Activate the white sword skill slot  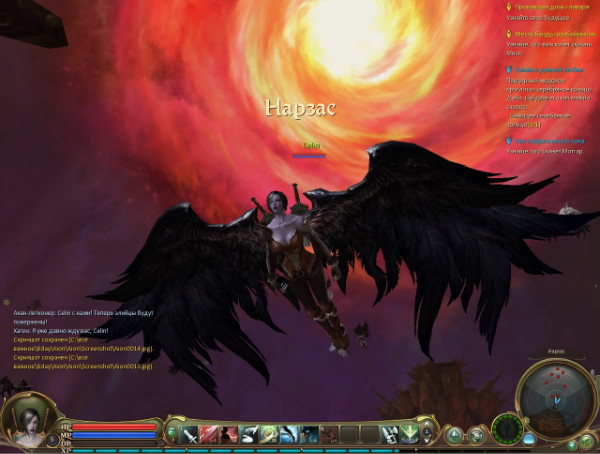pos(190,434)
